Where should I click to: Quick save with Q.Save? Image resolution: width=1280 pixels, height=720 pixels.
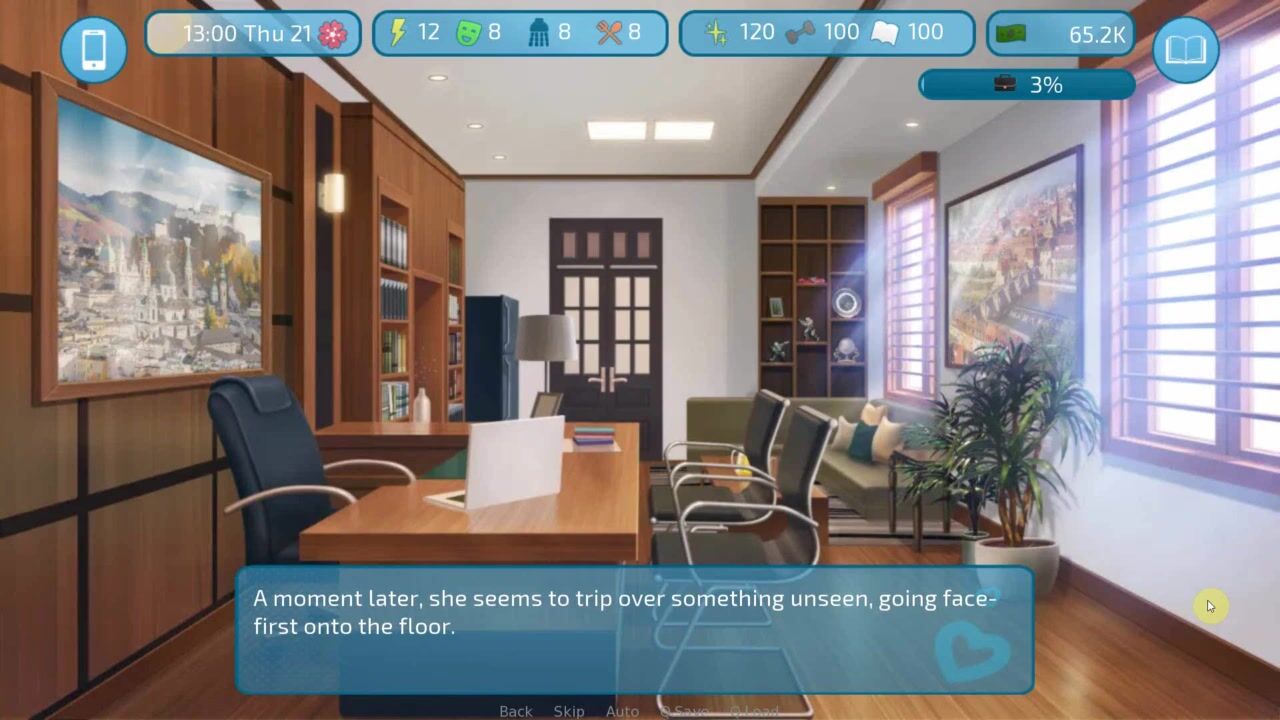684,711
